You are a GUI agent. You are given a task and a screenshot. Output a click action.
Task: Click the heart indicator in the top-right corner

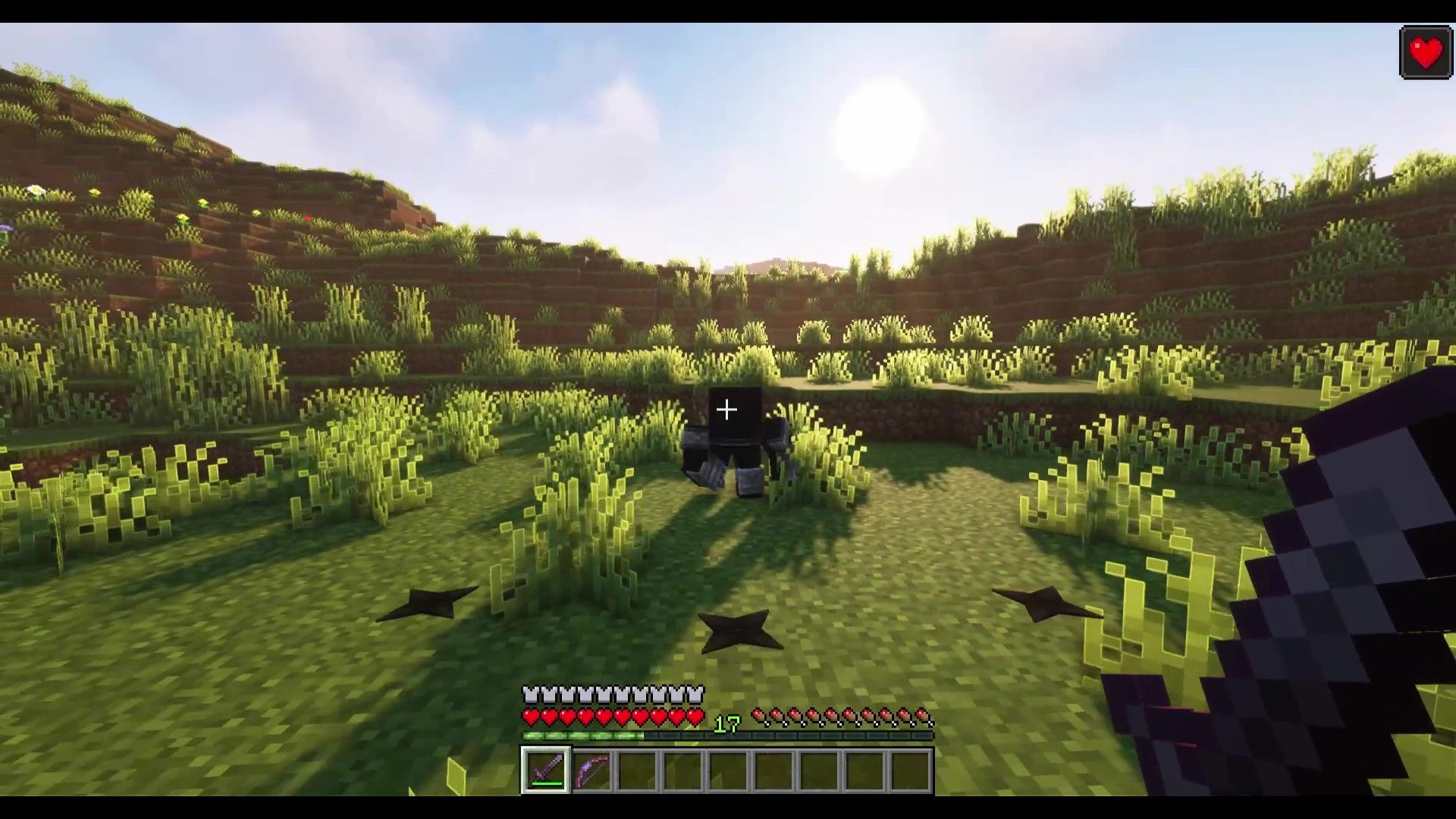click(x=1425, y=52)
